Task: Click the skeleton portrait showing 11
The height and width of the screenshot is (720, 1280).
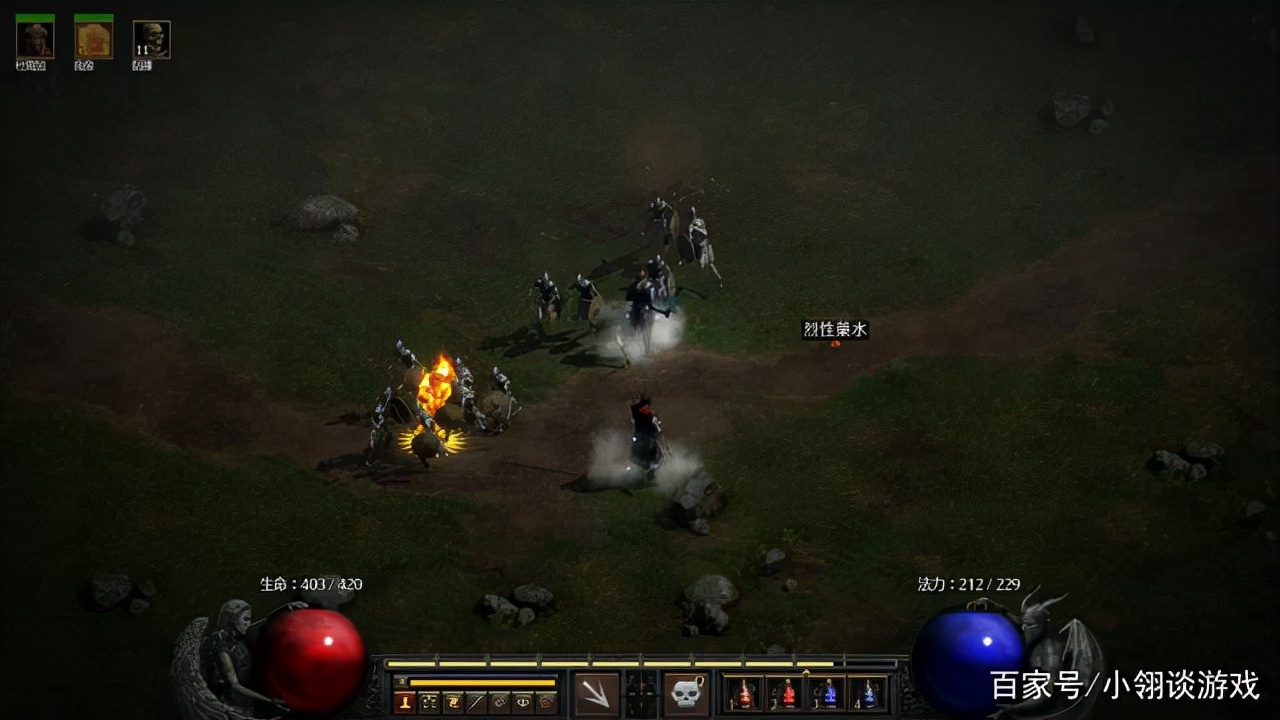Action: pos(151,41)
